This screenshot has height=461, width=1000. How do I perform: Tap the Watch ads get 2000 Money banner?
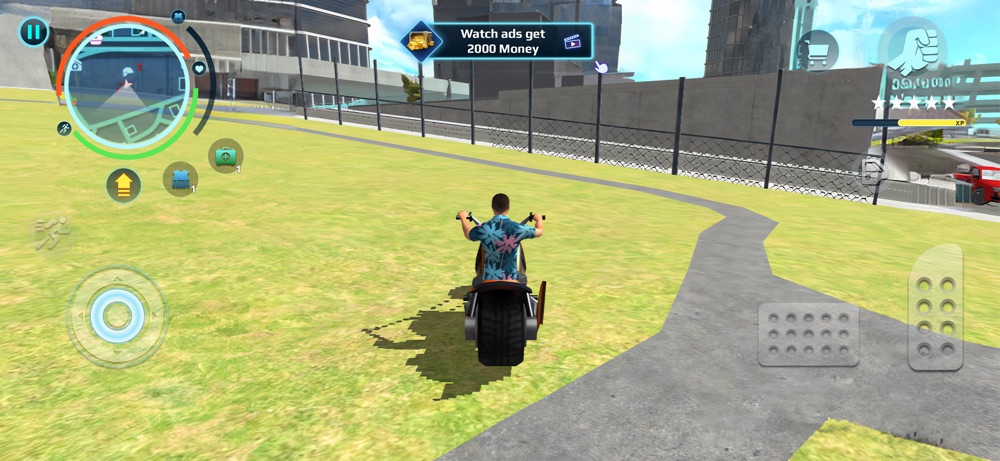[497, 41]
